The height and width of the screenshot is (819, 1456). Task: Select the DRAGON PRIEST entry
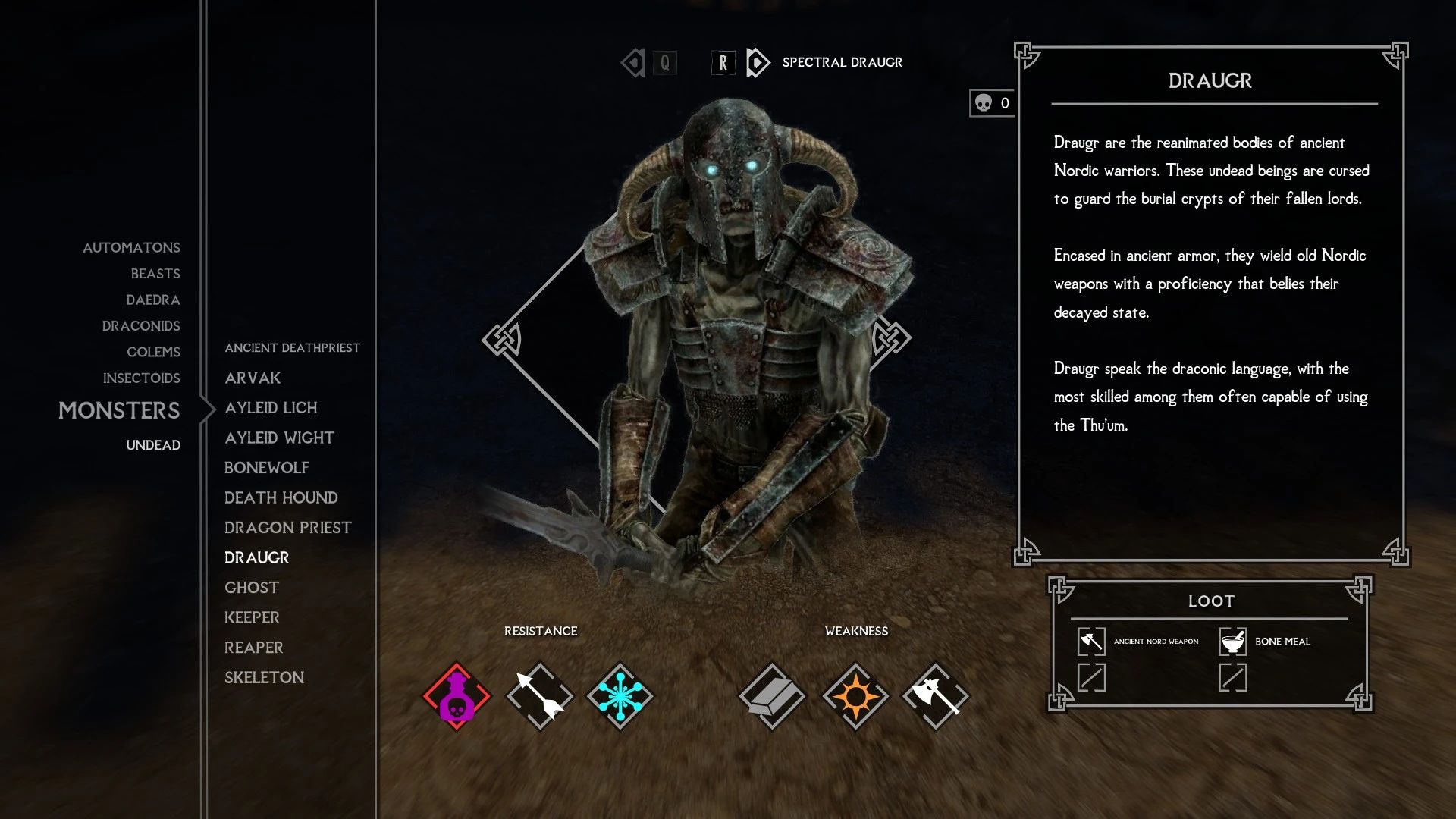click(x=287, y=527)
